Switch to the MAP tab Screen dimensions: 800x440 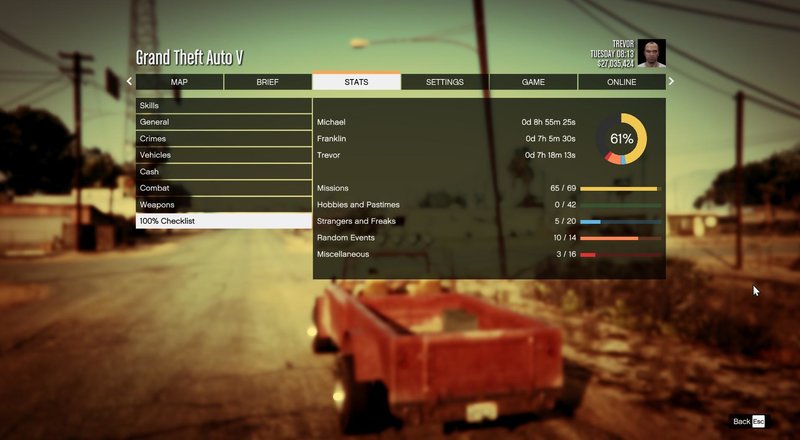179,82
